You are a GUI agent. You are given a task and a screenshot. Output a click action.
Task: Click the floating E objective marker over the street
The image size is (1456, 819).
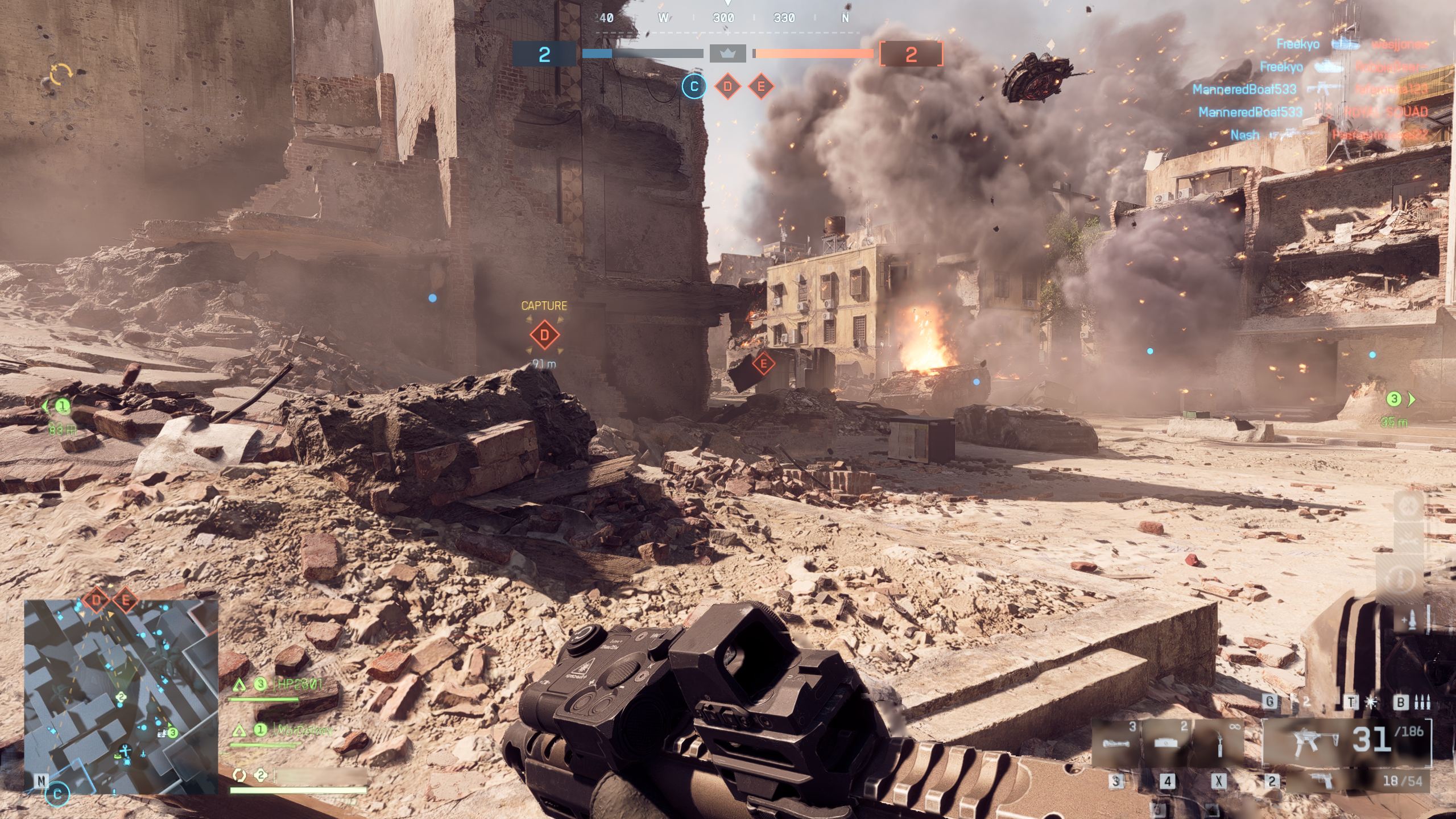point(763,363)
